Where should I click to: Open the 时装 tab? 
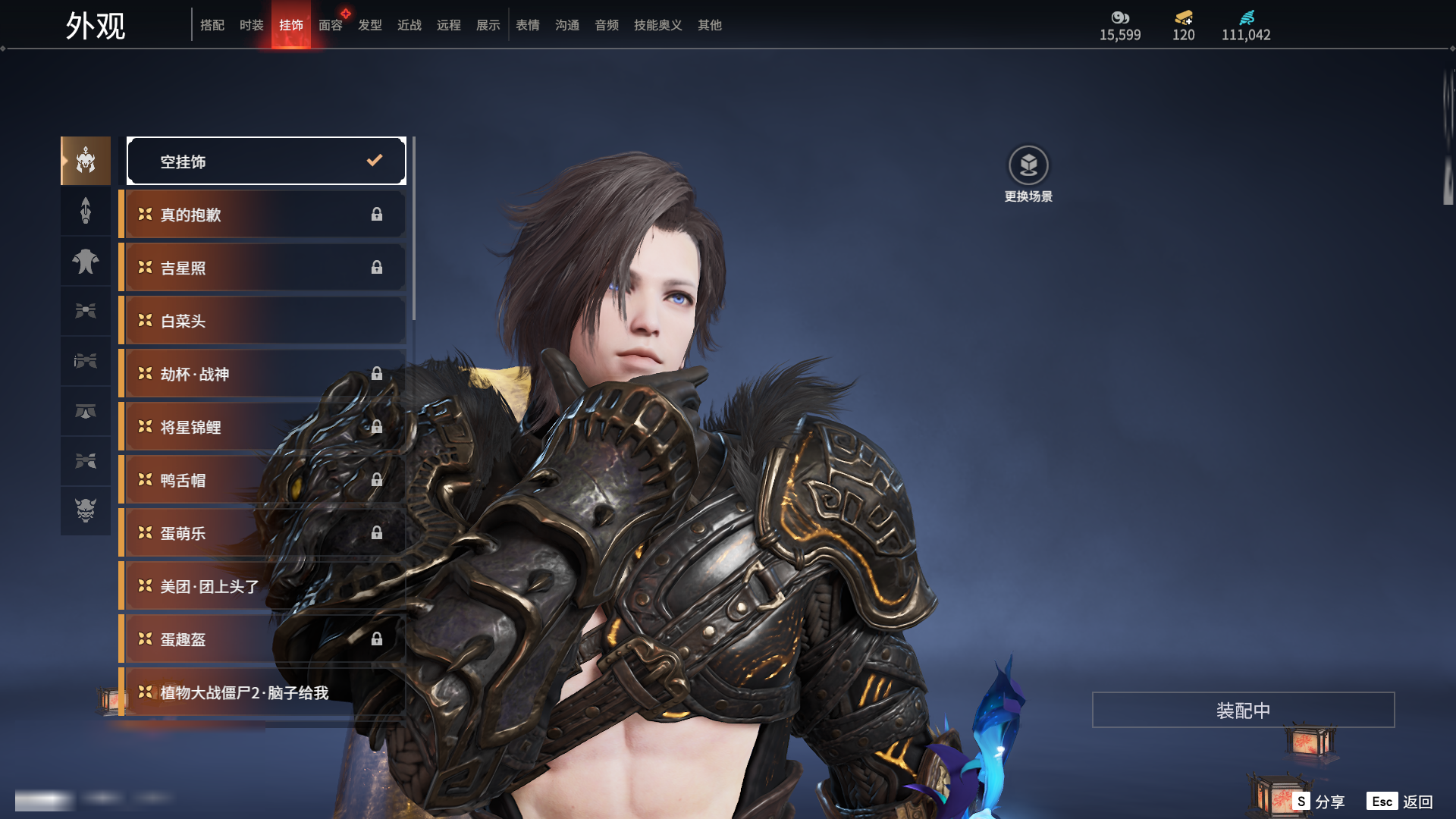[252, 25]
